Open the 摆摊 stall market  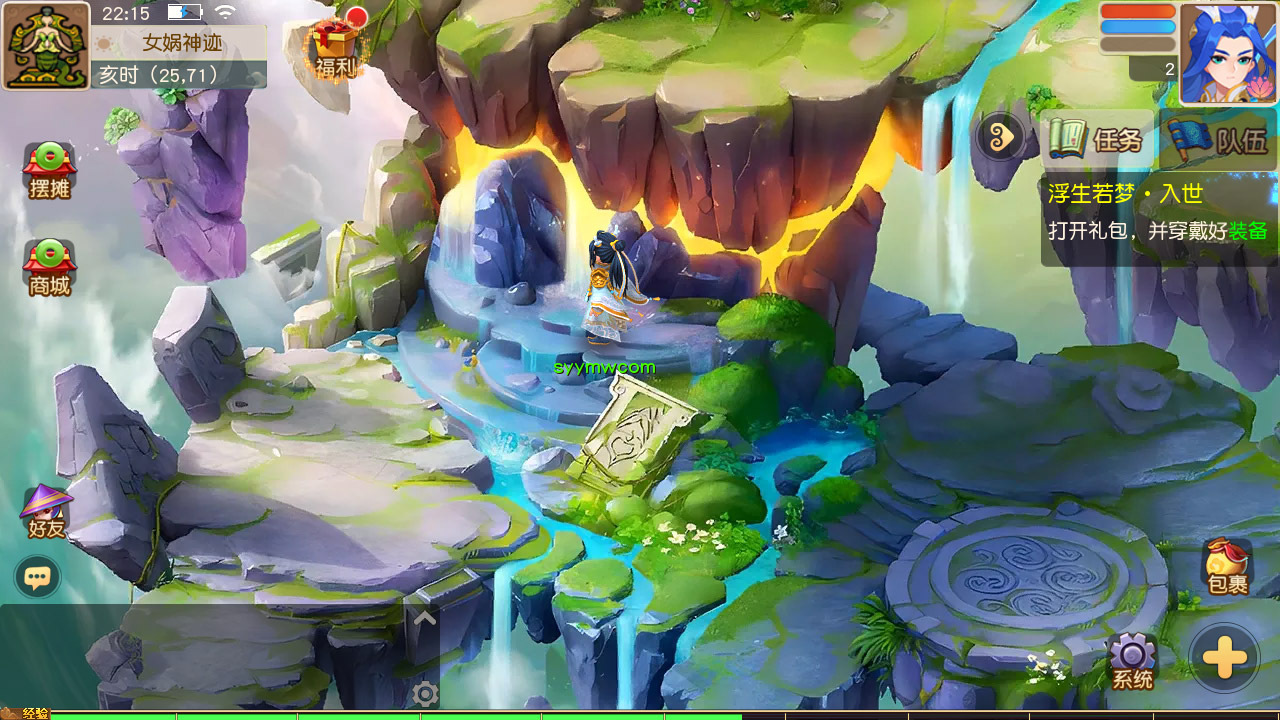click(49, 170)
